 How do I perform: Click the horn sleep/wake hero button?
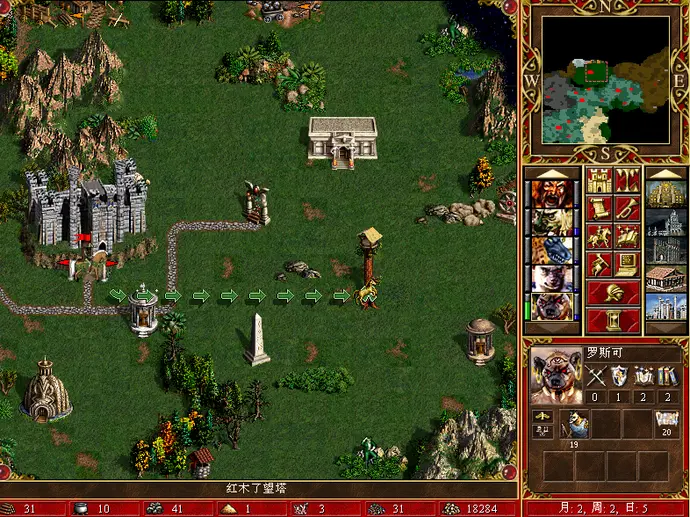(628, 209)
